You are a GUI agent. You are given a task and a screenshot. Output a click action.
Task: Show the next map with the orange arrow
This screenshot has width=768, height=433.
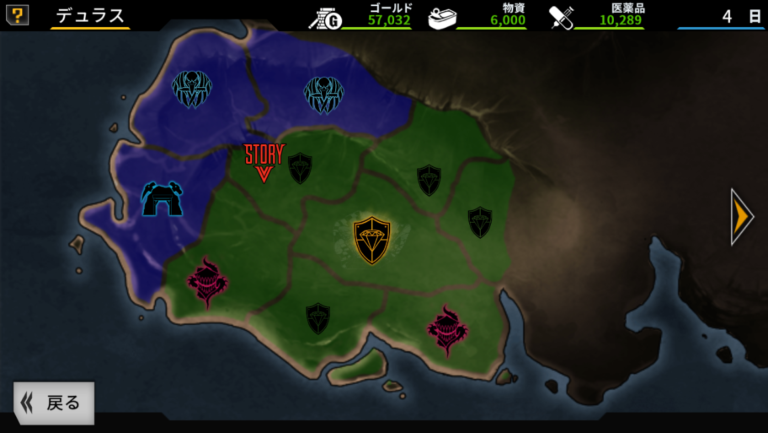click(741, 216)
